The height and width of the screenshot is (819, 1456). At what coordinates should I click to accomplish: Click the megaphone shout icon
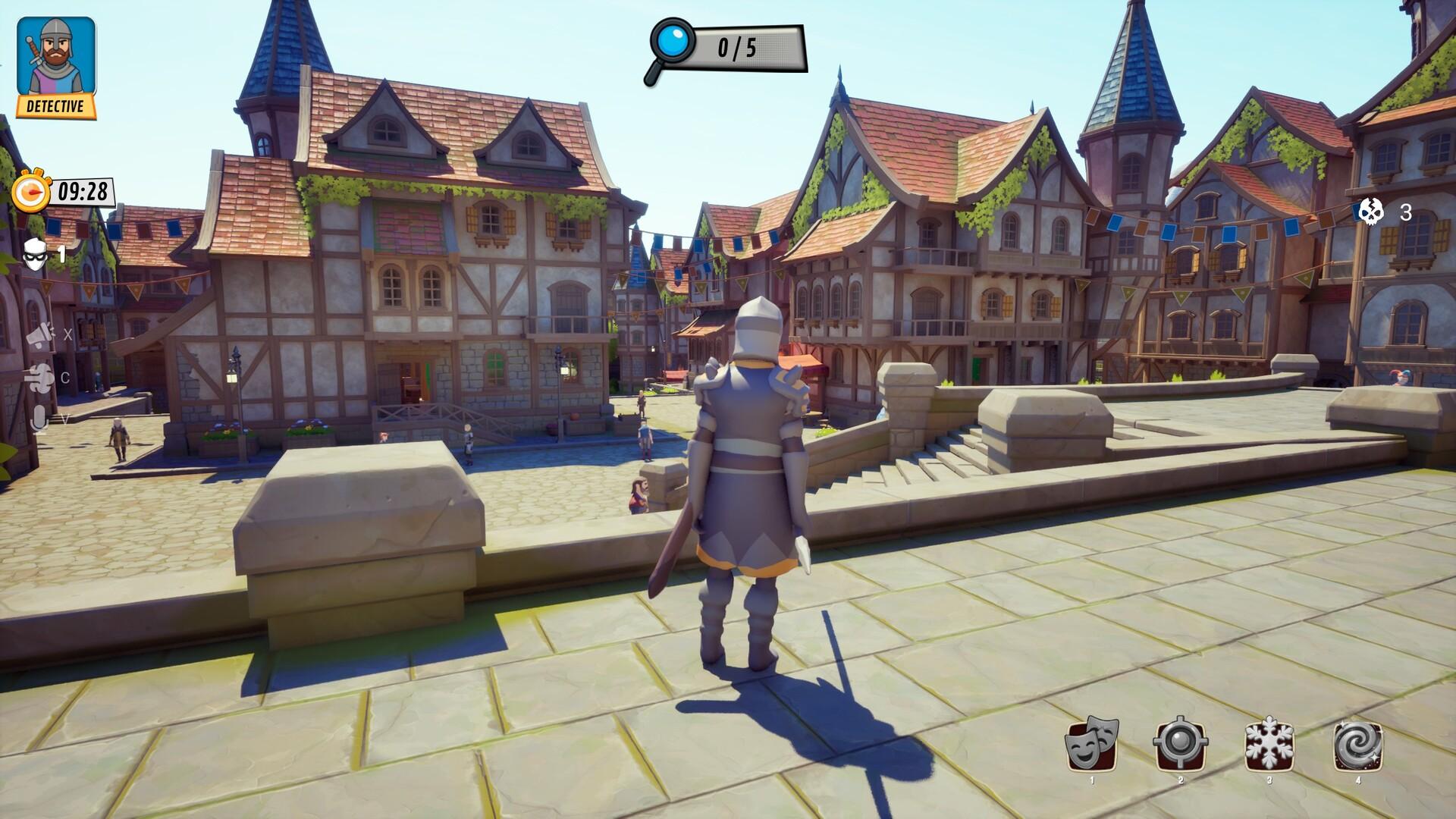click(x=40, y=334)
